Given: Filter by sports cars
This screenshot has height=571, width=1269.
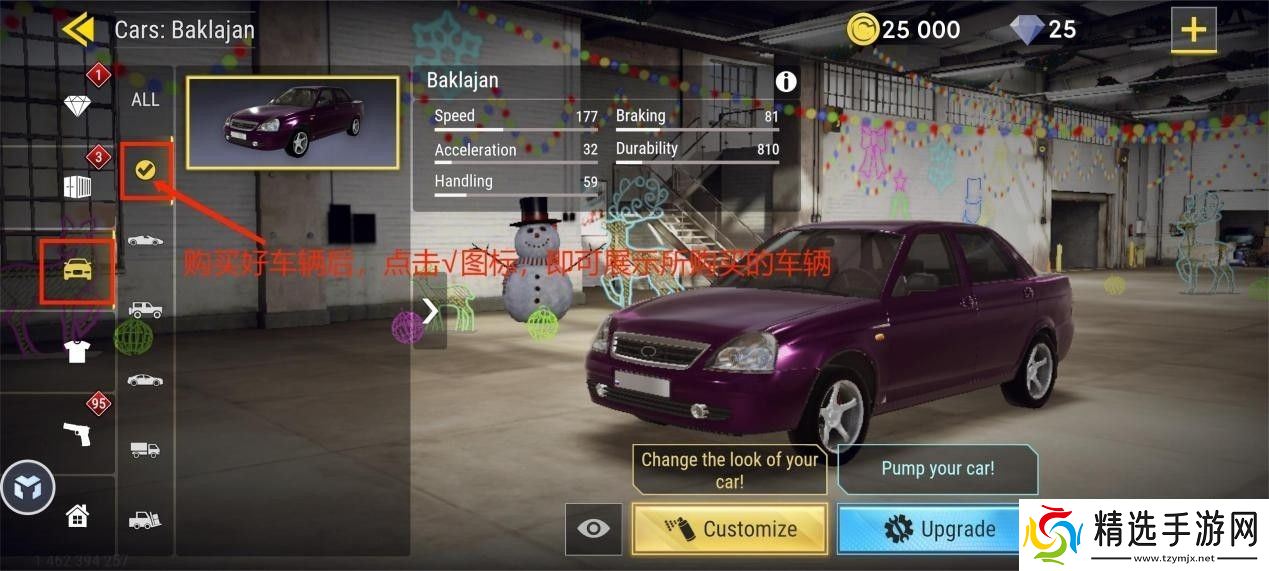Looking at the screenshot, I should tap(145, 240).
